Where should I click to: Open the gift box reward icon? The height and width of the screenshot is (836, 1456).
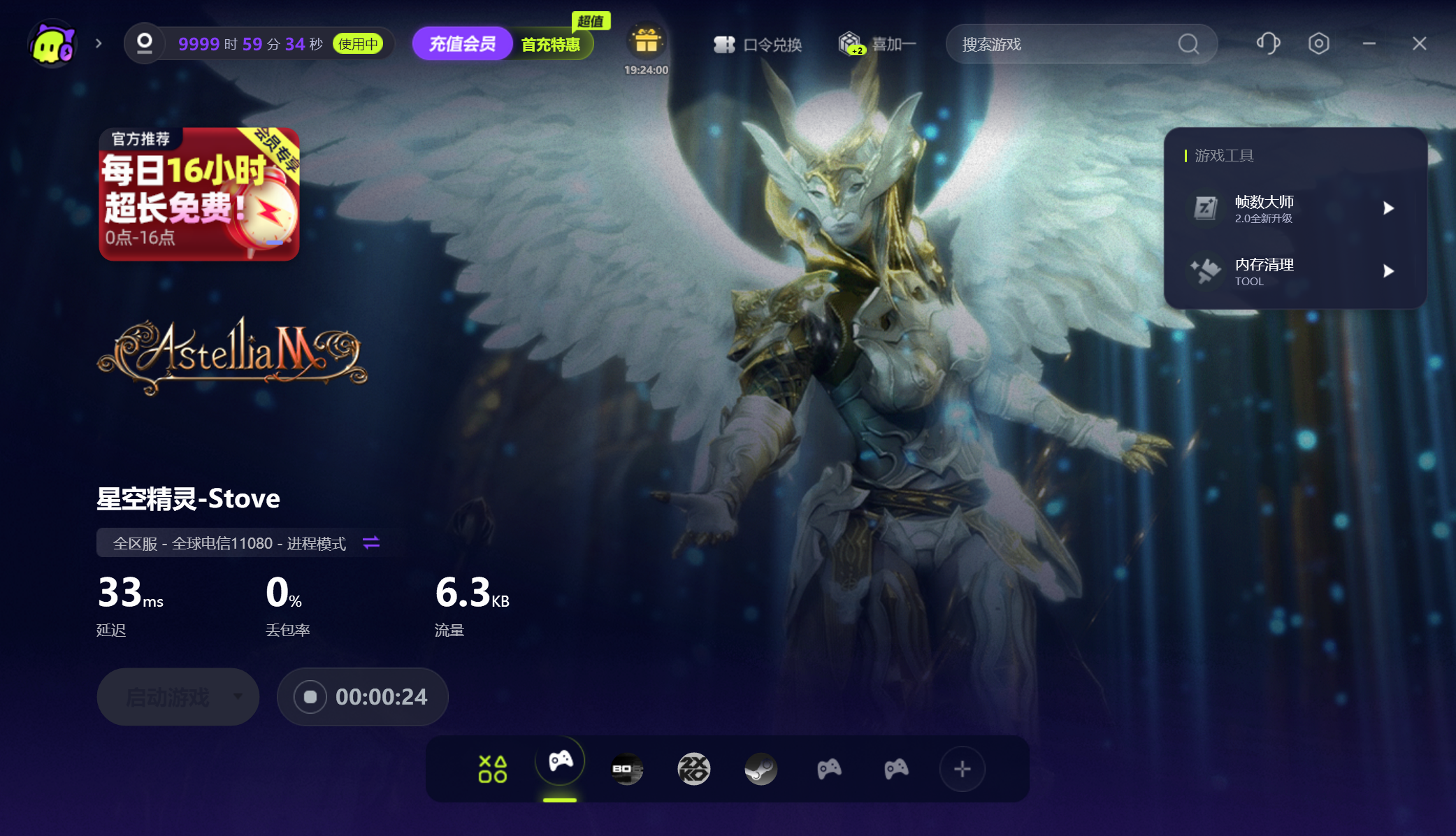[x=646, y=42]
